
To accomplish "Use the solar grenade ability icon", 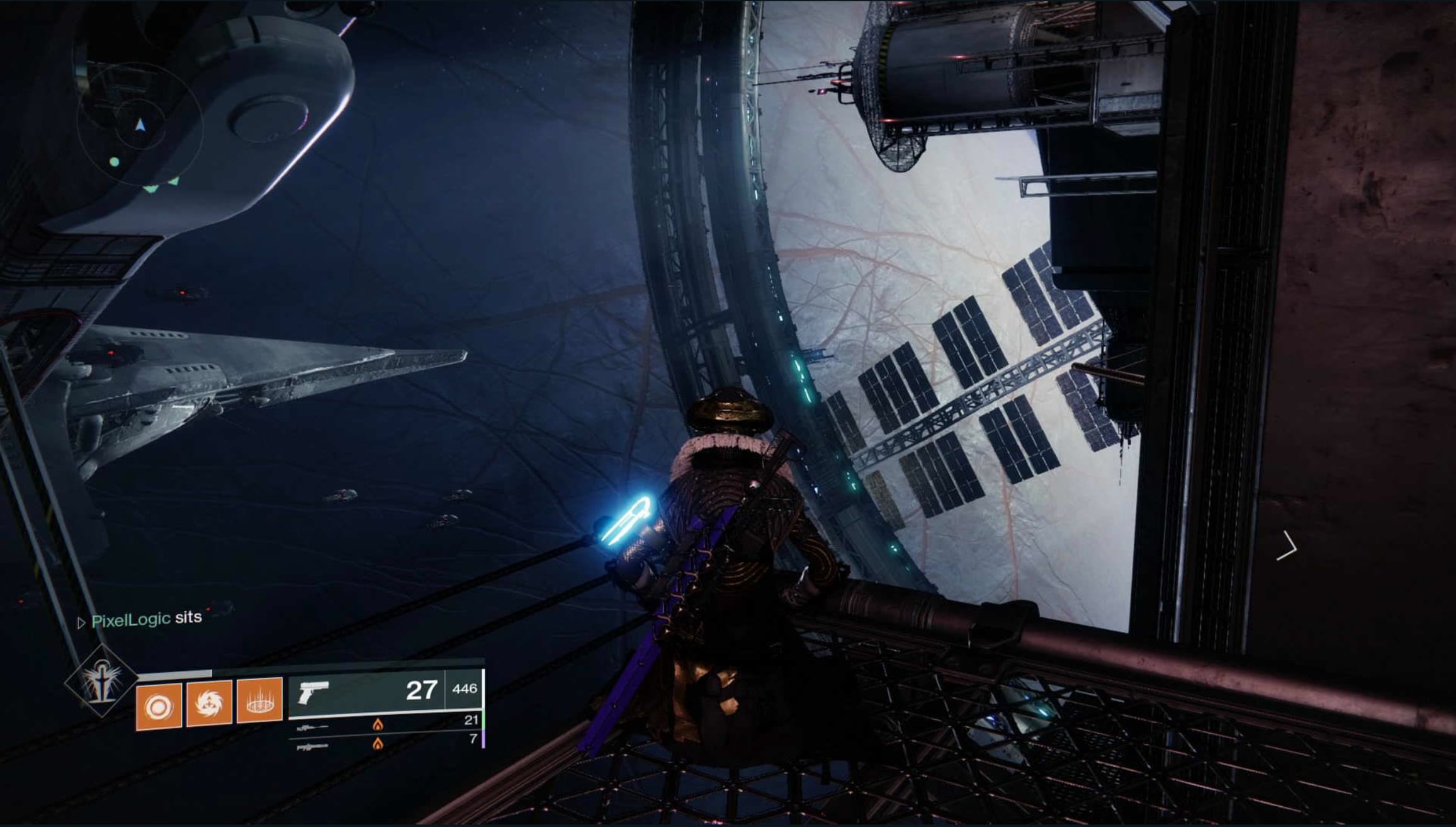I will tap(159, 705).
